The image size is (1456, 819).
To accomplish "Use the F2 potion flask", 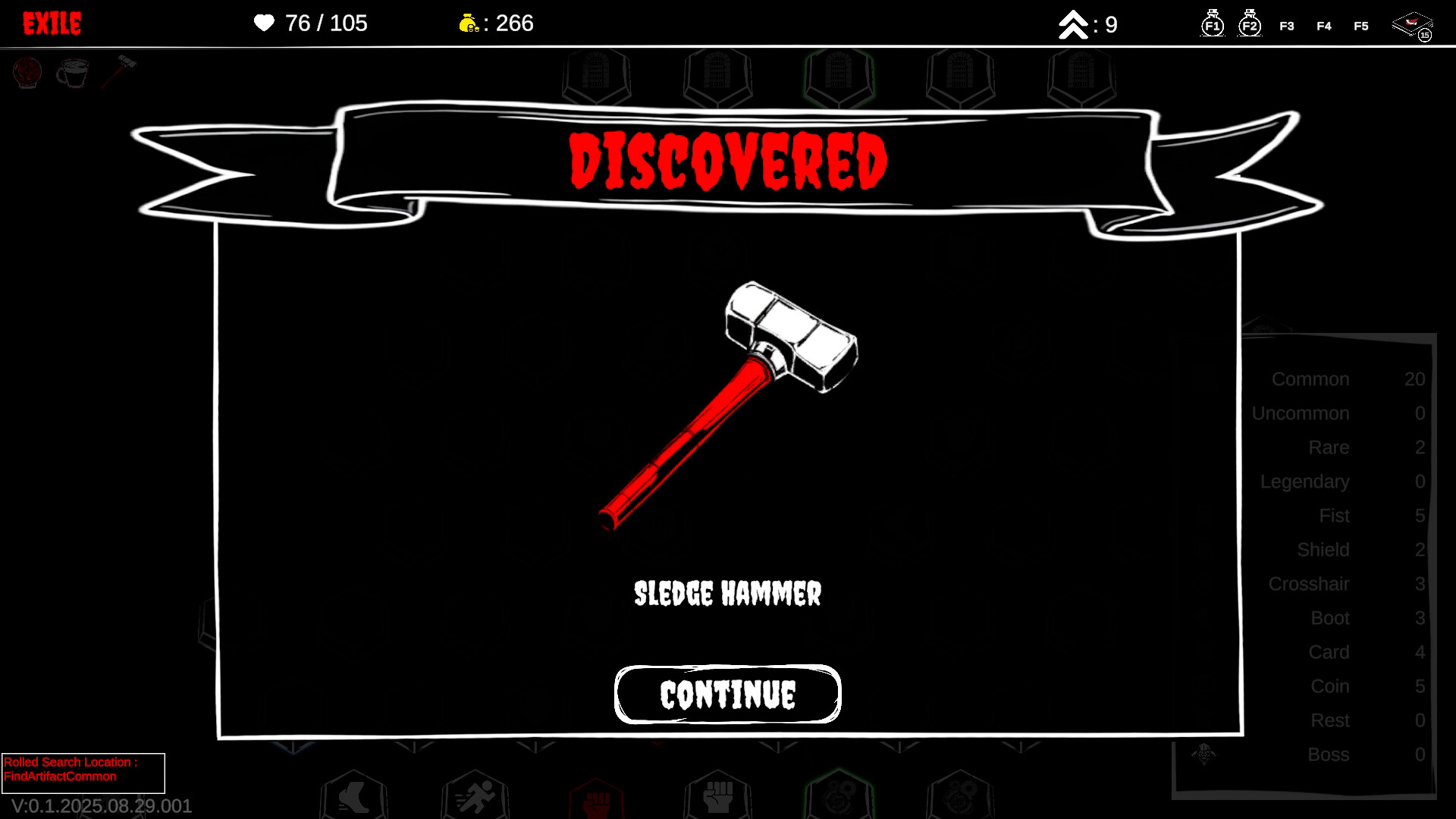I will [x=1250, y=25].
